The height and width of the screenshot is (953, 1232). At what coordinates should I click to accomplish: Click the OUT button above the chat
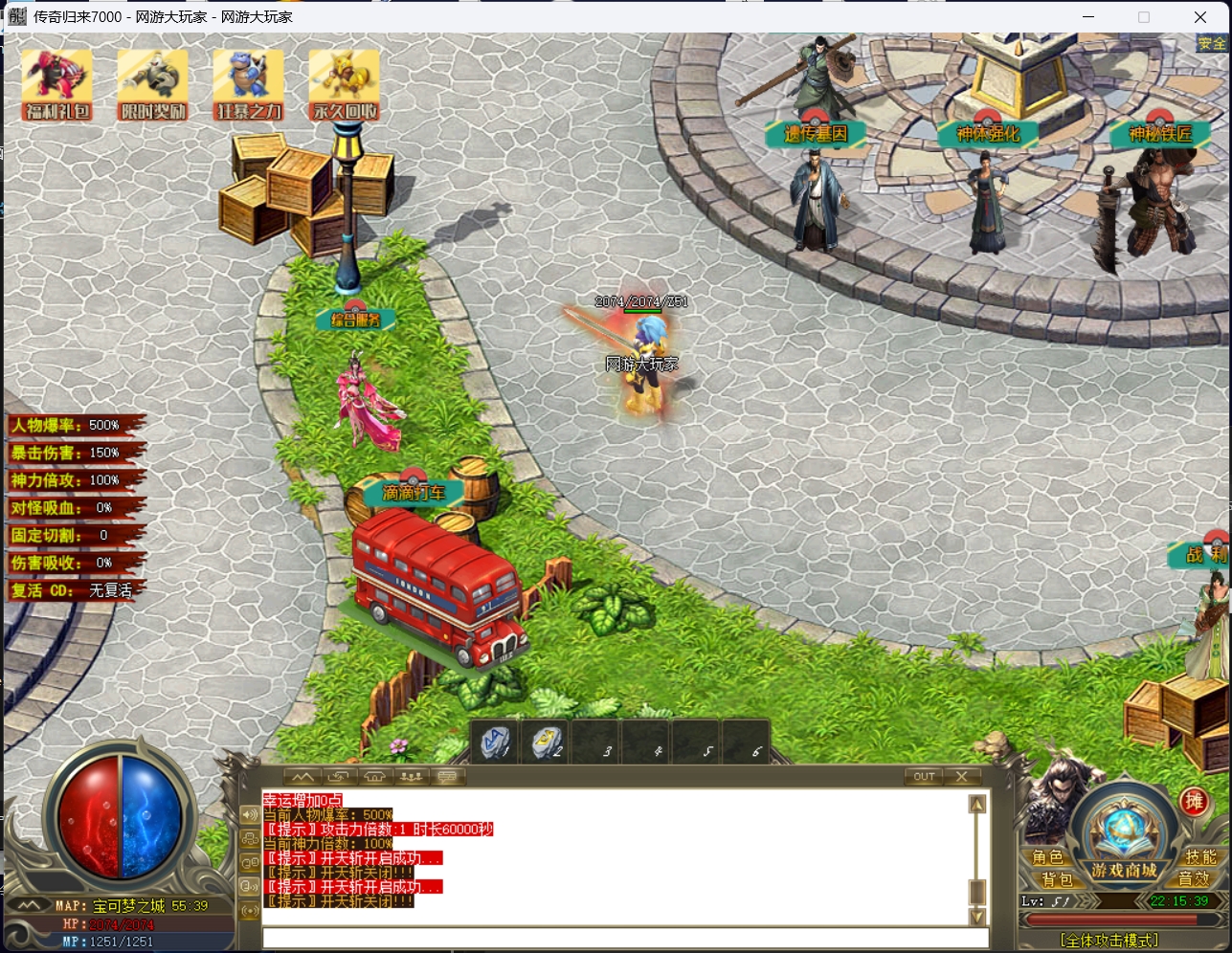pyautogui.click(x=924, y=776)
